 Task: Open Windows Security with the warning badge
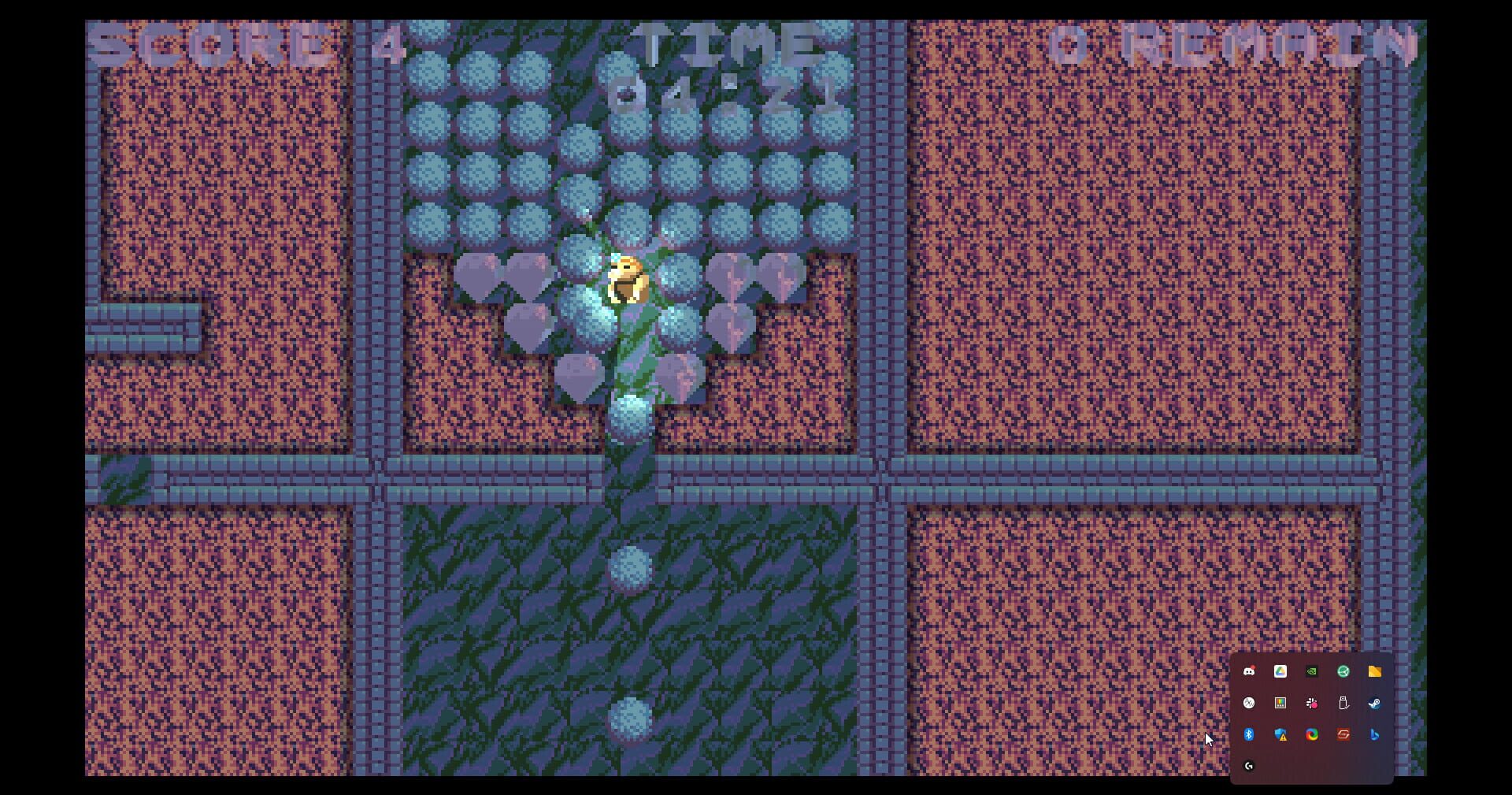(1280, 735)
